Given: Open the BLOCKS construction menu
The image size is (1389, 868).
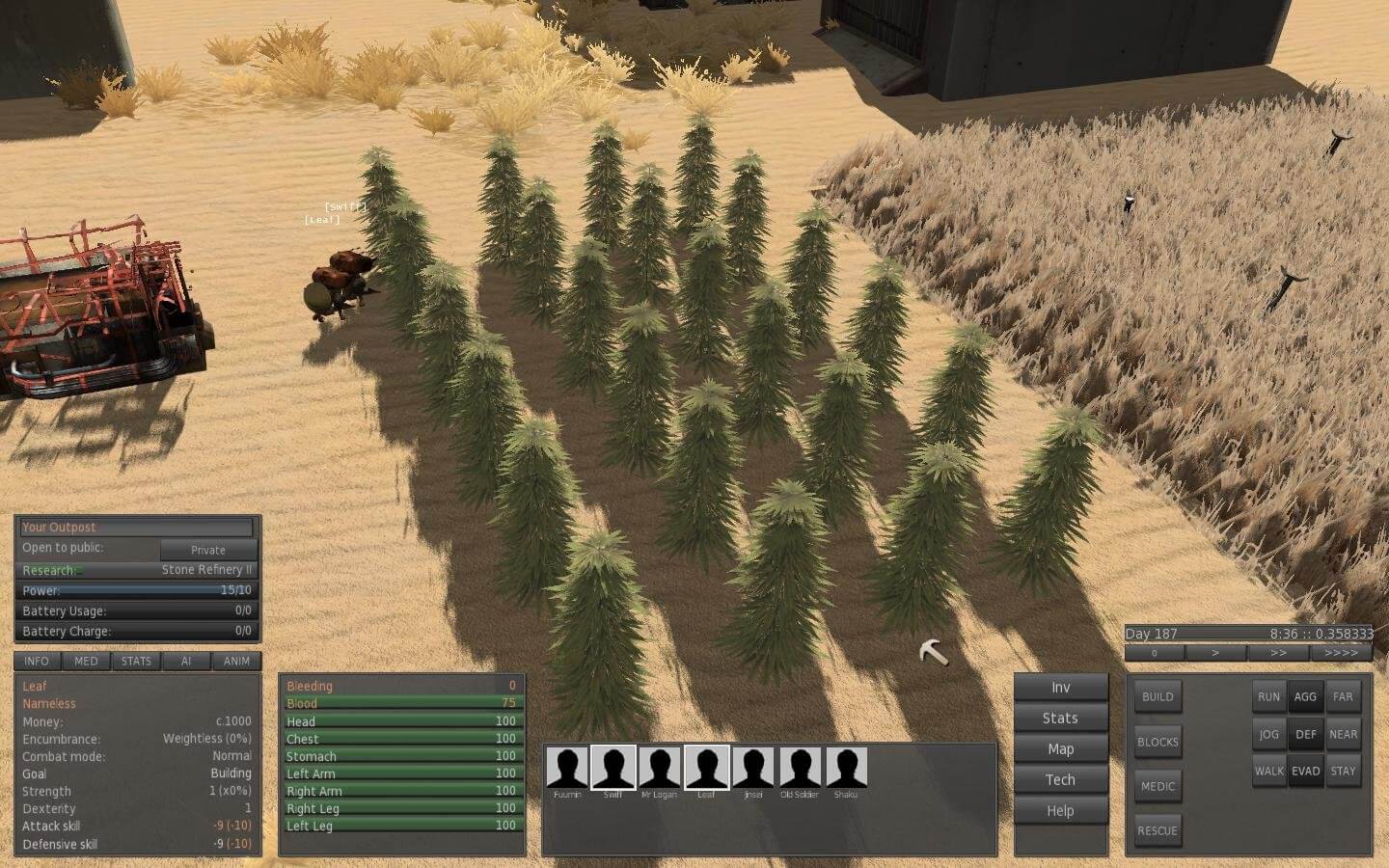Looking at the screenshot, I should [x=1157, y=742].
